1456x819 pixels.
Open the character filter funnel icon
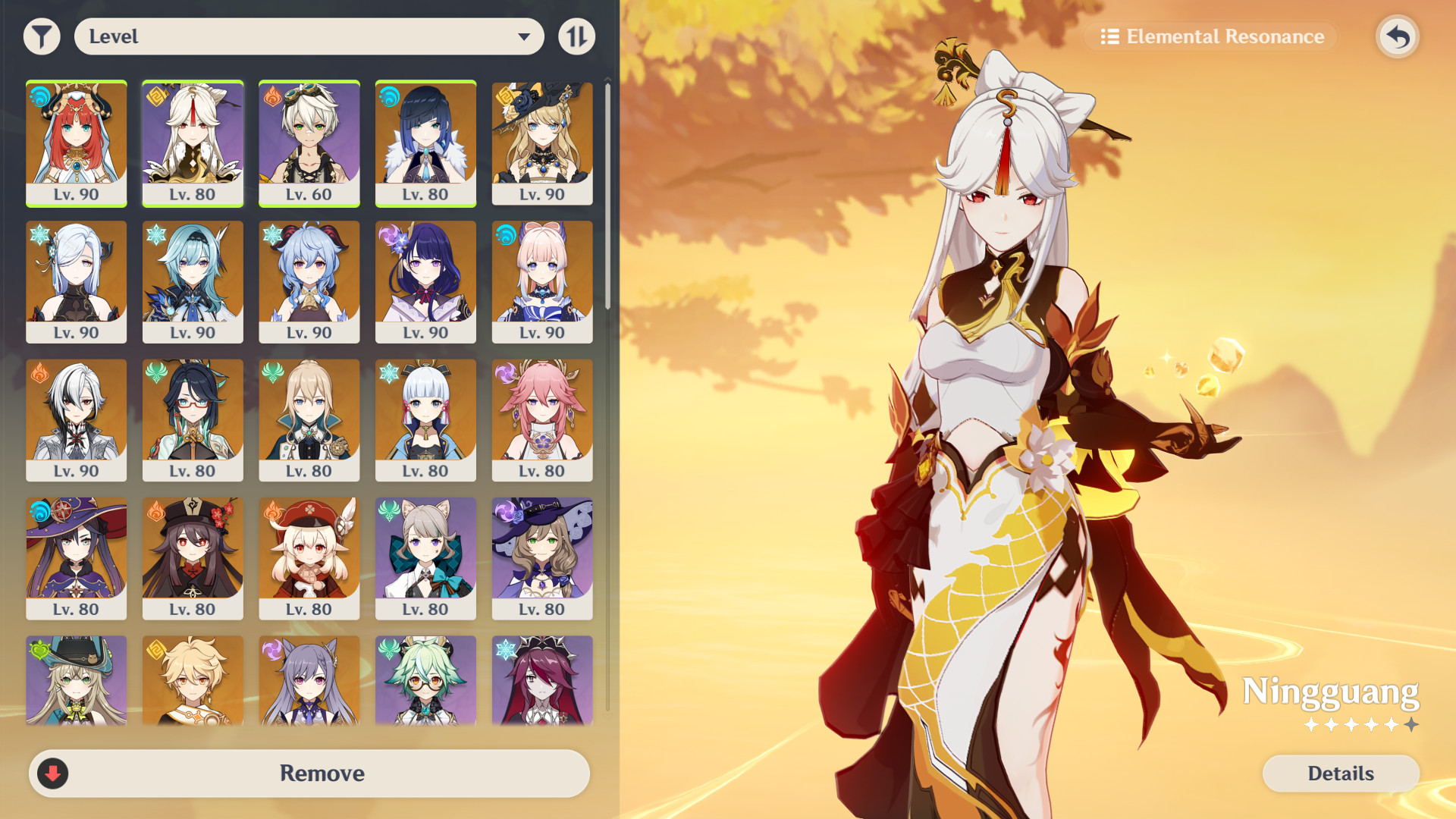42,36
